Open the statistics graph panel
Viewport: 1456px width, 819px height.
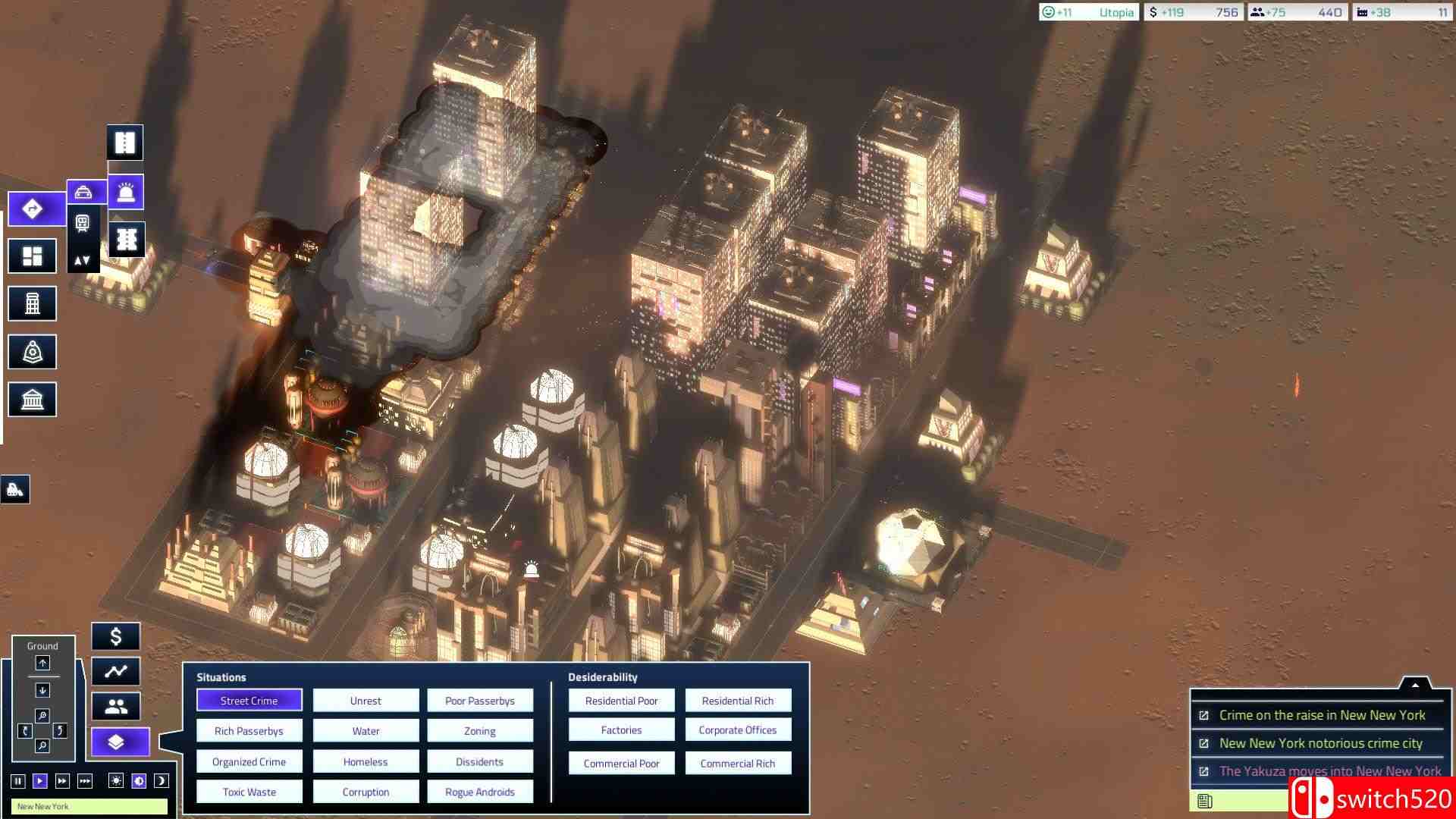click(x=117, y=671)
